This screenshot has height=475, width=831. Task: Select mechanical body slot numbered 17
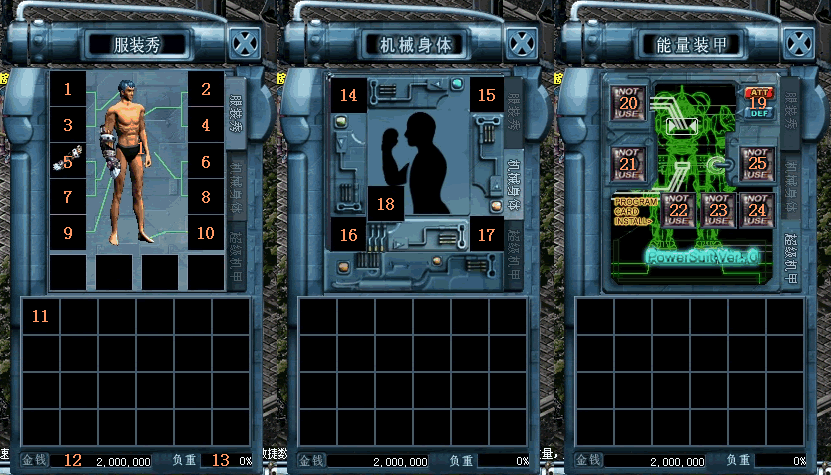(x=487, y=236)
